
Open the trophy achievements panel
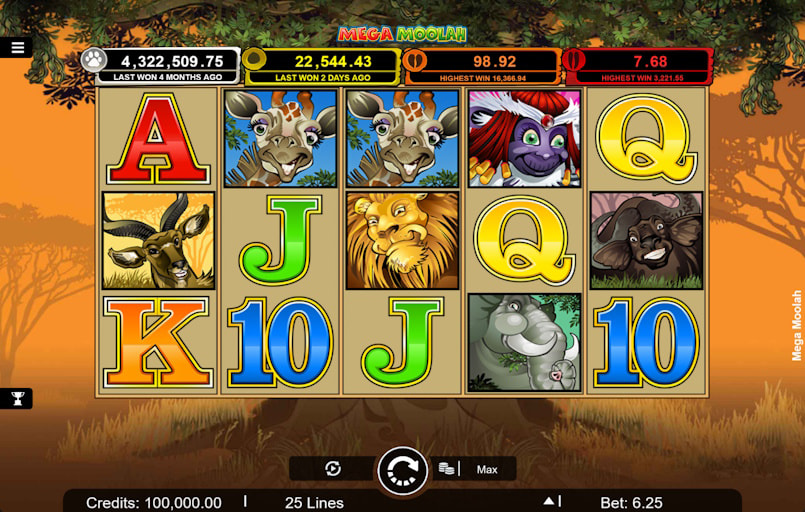(x=17, y=398)
